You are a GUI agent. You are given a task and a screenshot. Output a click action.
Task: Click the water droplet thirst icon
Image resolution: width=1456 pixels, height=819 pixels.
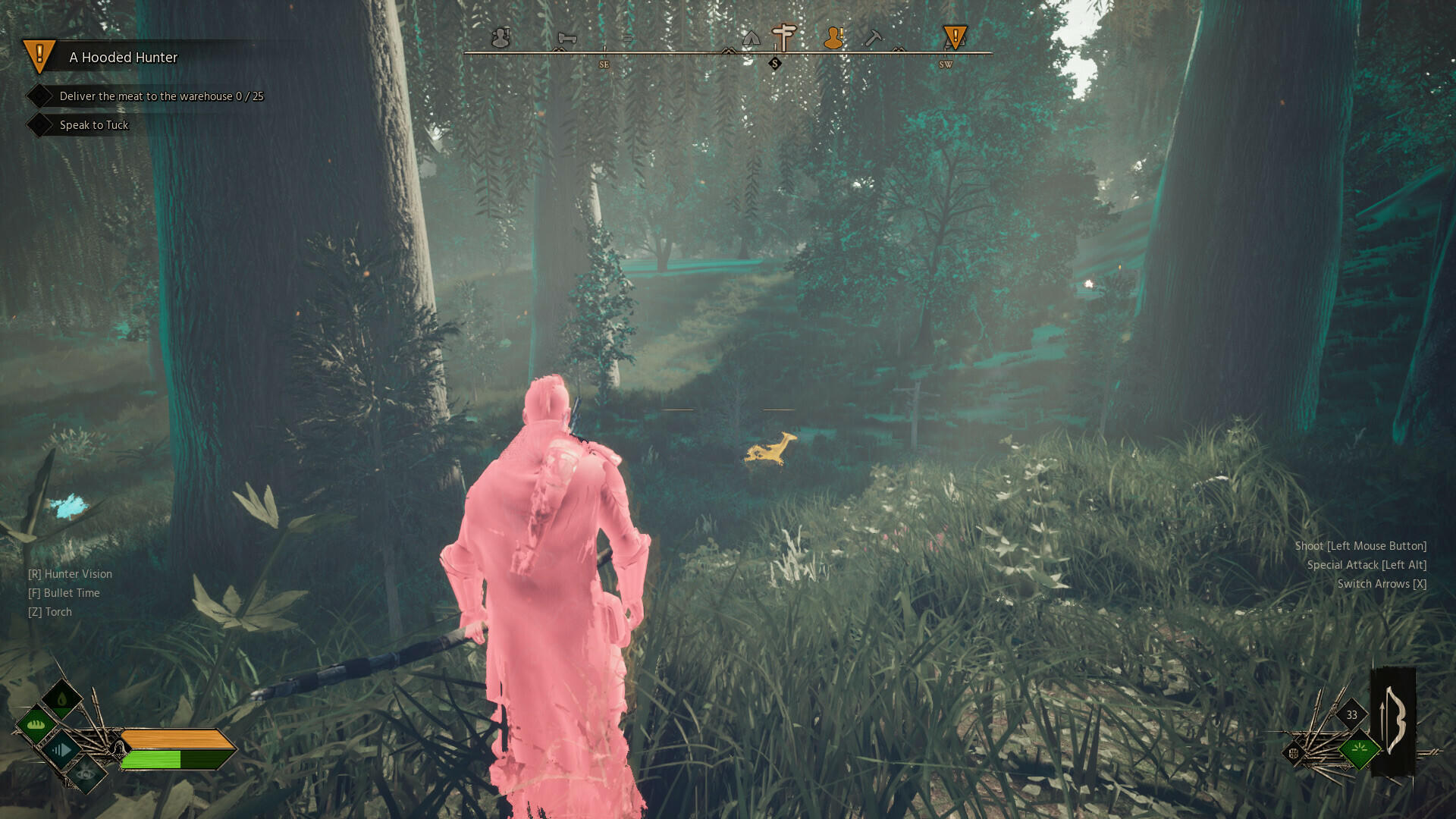coord(61,698)
